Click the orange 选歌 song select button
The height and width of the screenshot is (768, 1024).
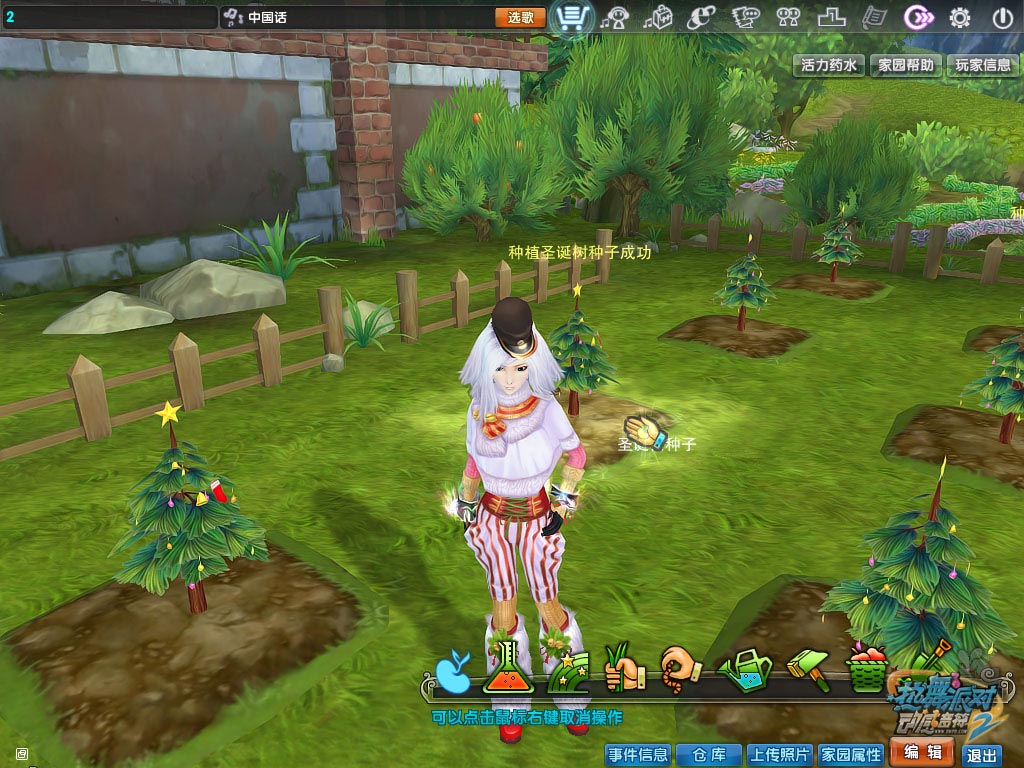coord(520,17)
